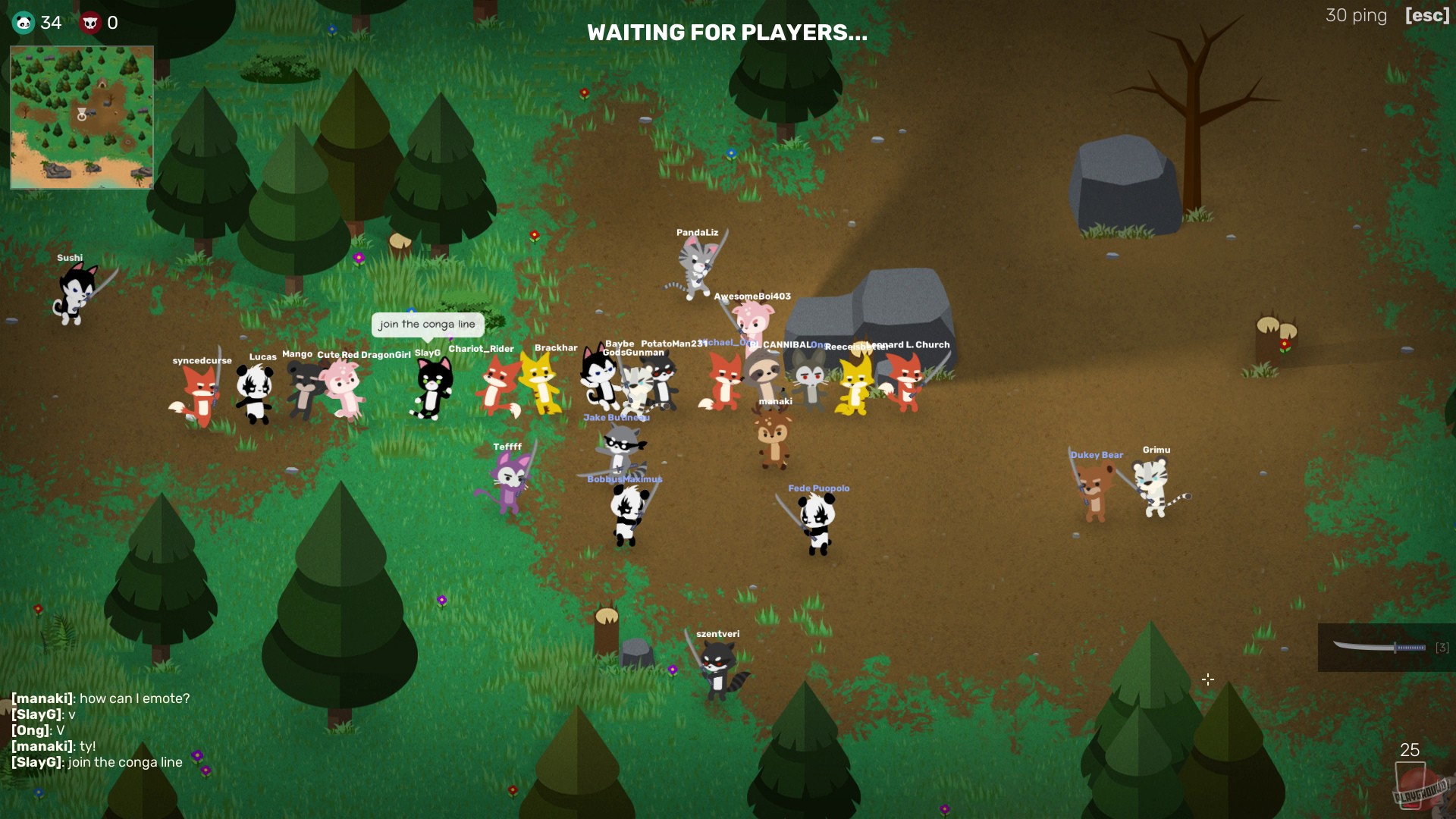
Task: Open the menu via the [esc] label
Action: (1427, 15)
